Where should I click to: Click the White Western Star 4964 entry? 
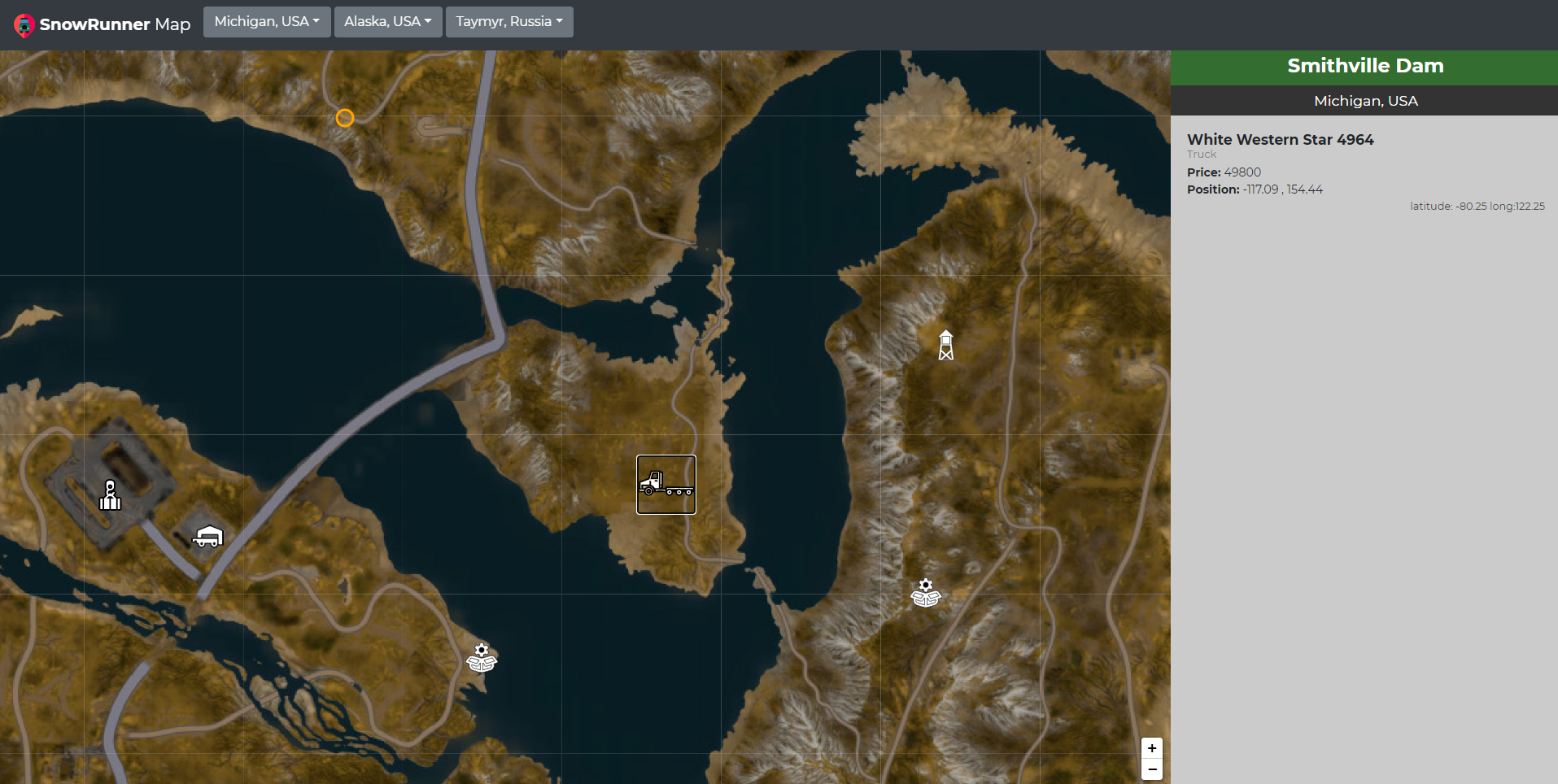[1280, 139]
